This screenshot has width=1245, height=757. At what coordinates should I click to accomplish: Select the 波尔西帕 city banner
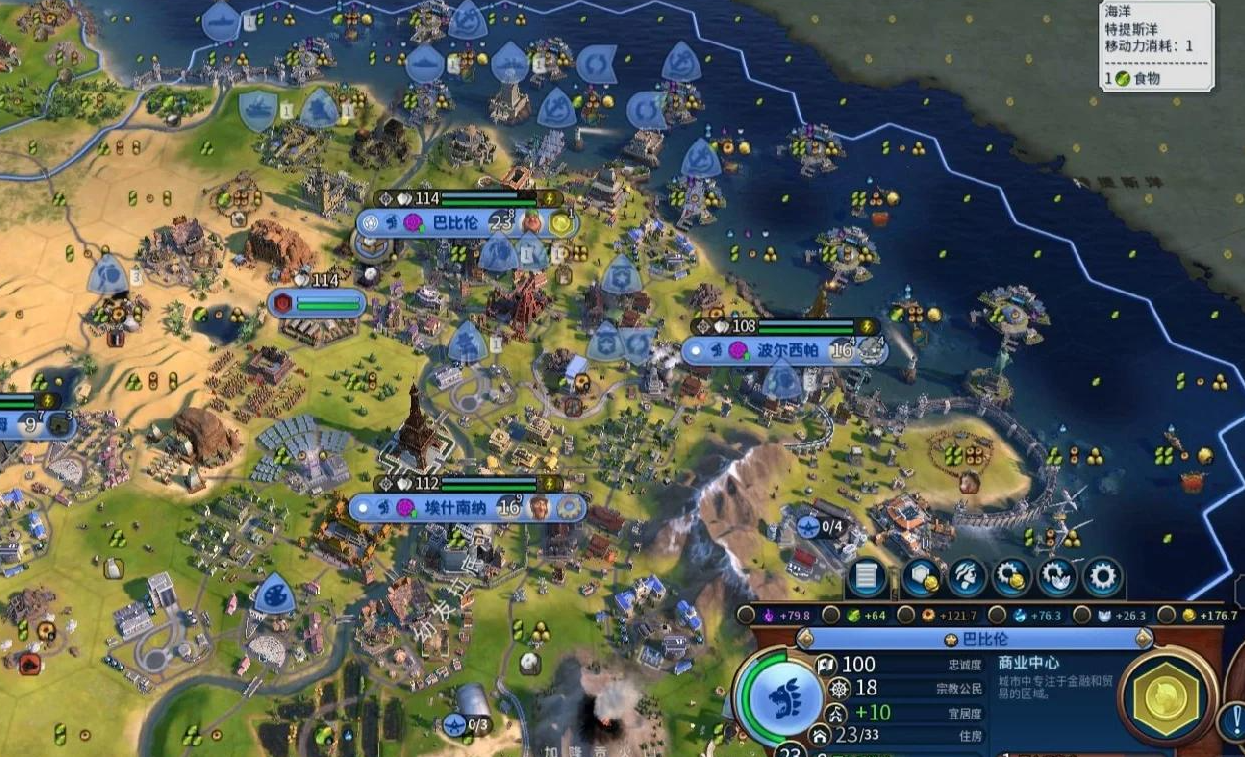[x=780, y=351]
